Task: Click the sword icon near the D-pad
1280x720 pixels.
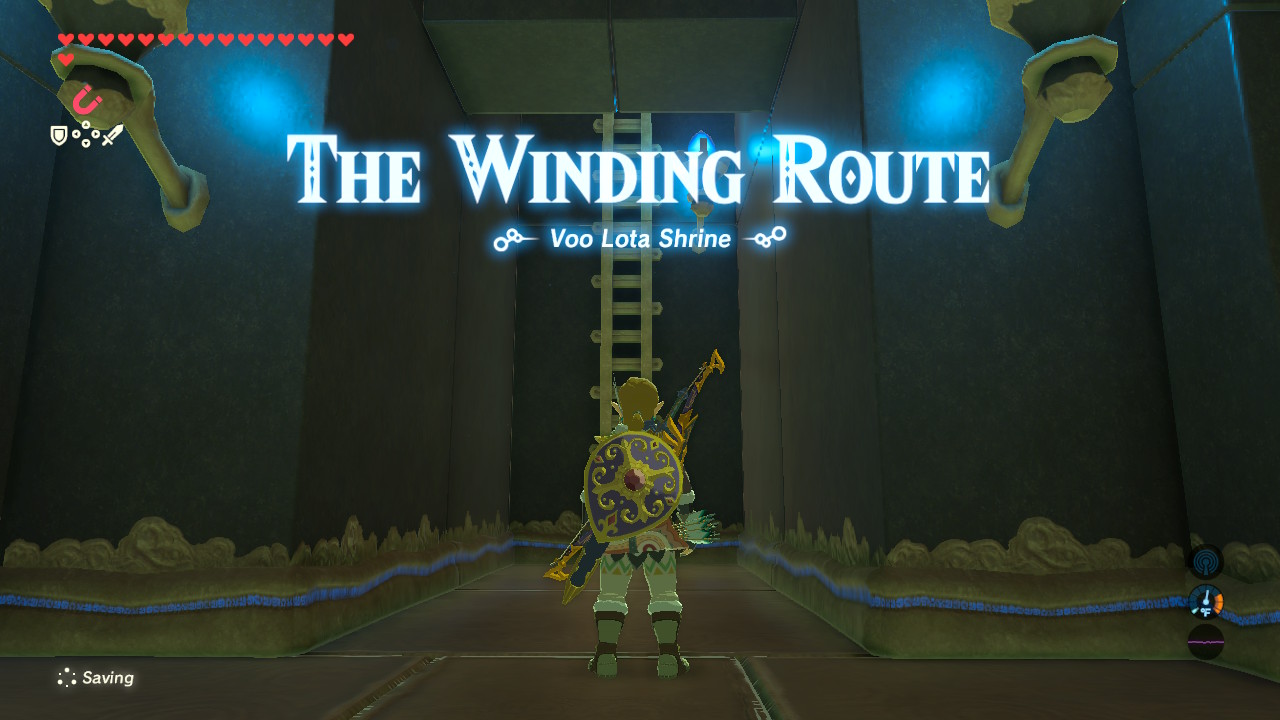Action: coord(114,135)
